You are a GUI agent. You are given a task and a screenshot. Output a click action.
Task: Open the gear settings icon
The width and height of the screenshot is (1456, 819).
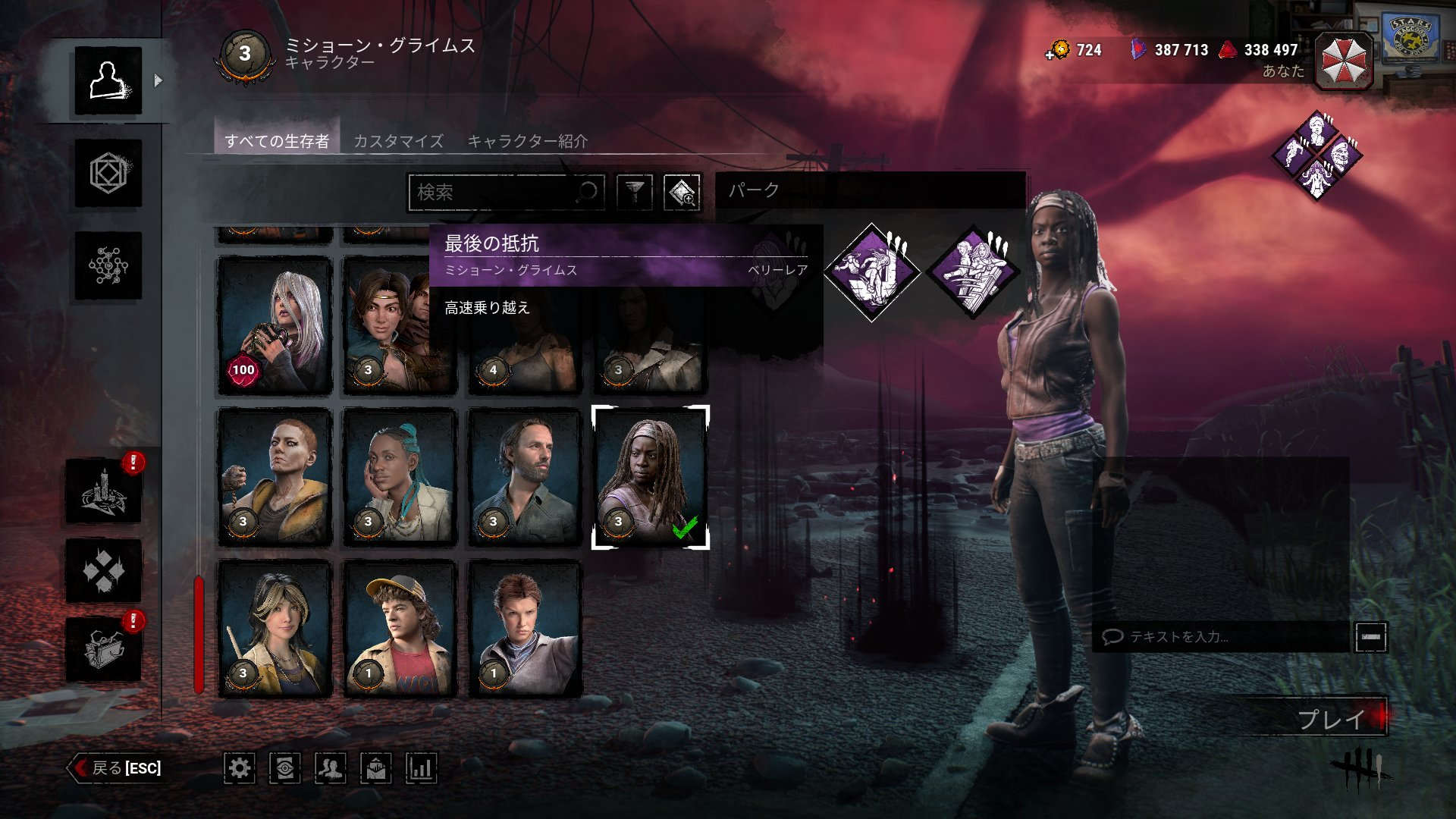coord(239,768)
